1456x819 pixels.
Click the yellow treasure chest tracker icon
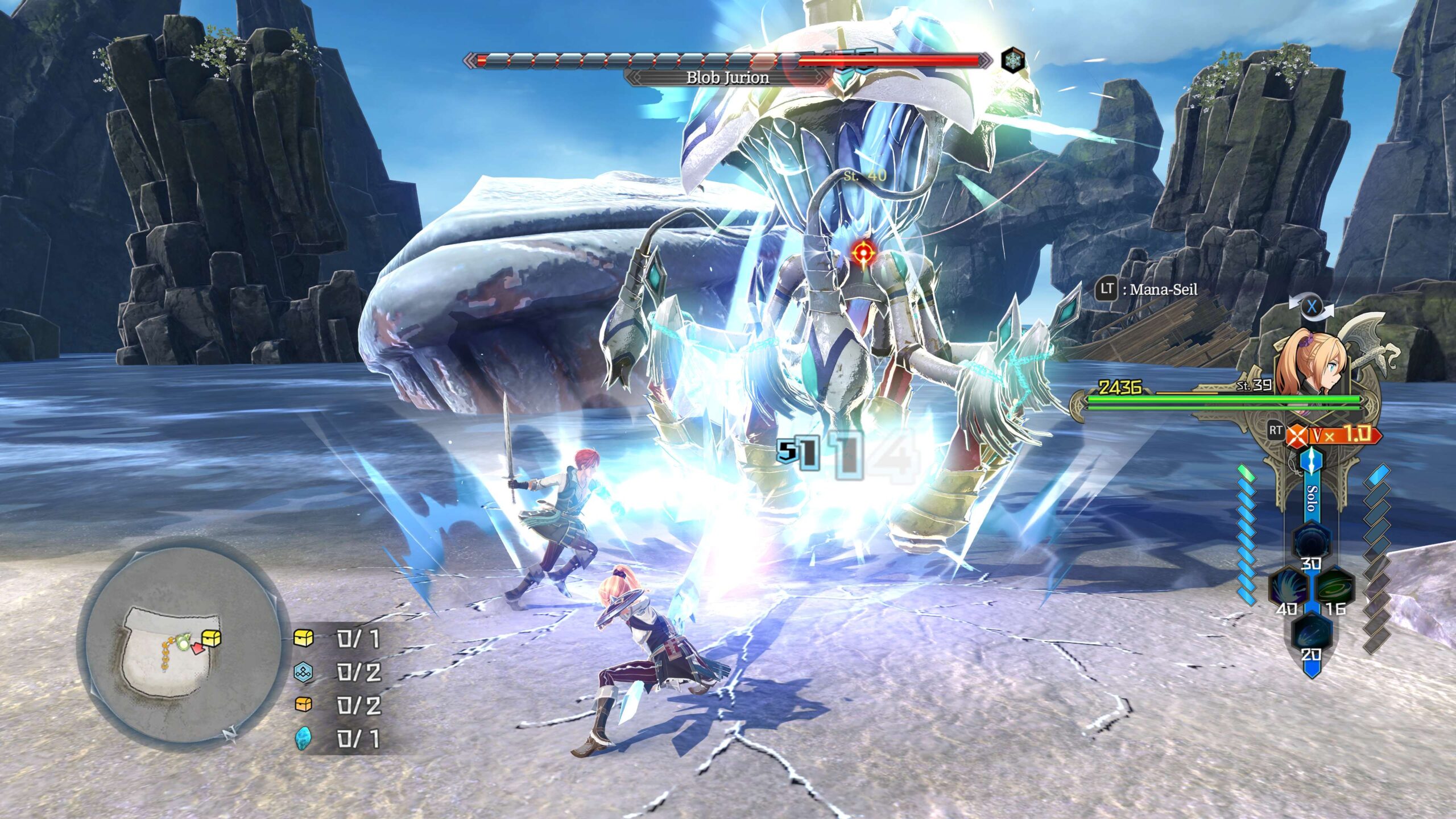(303, 638)
